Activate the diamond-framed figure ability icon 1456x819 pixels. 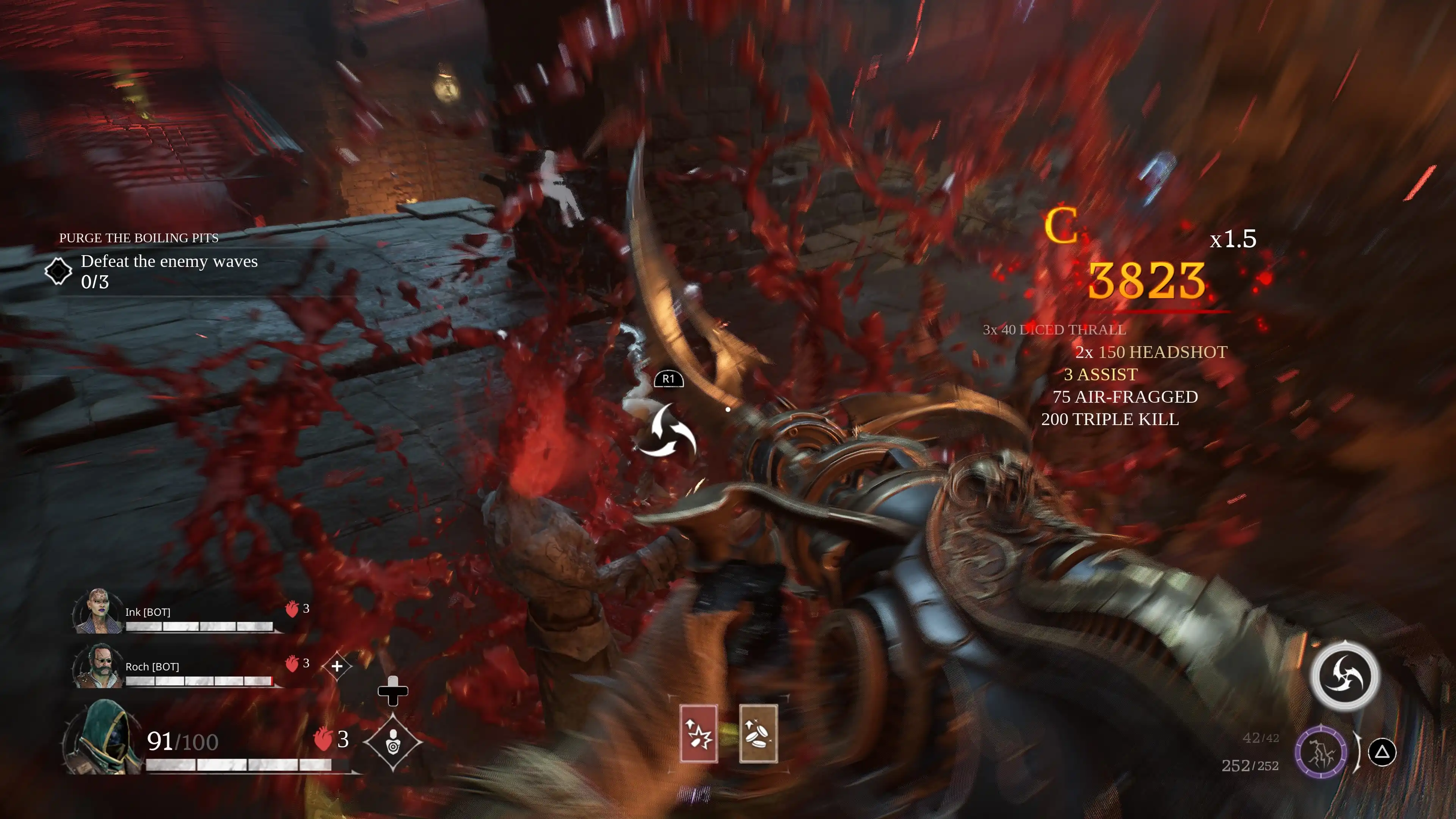coord(393,742)
